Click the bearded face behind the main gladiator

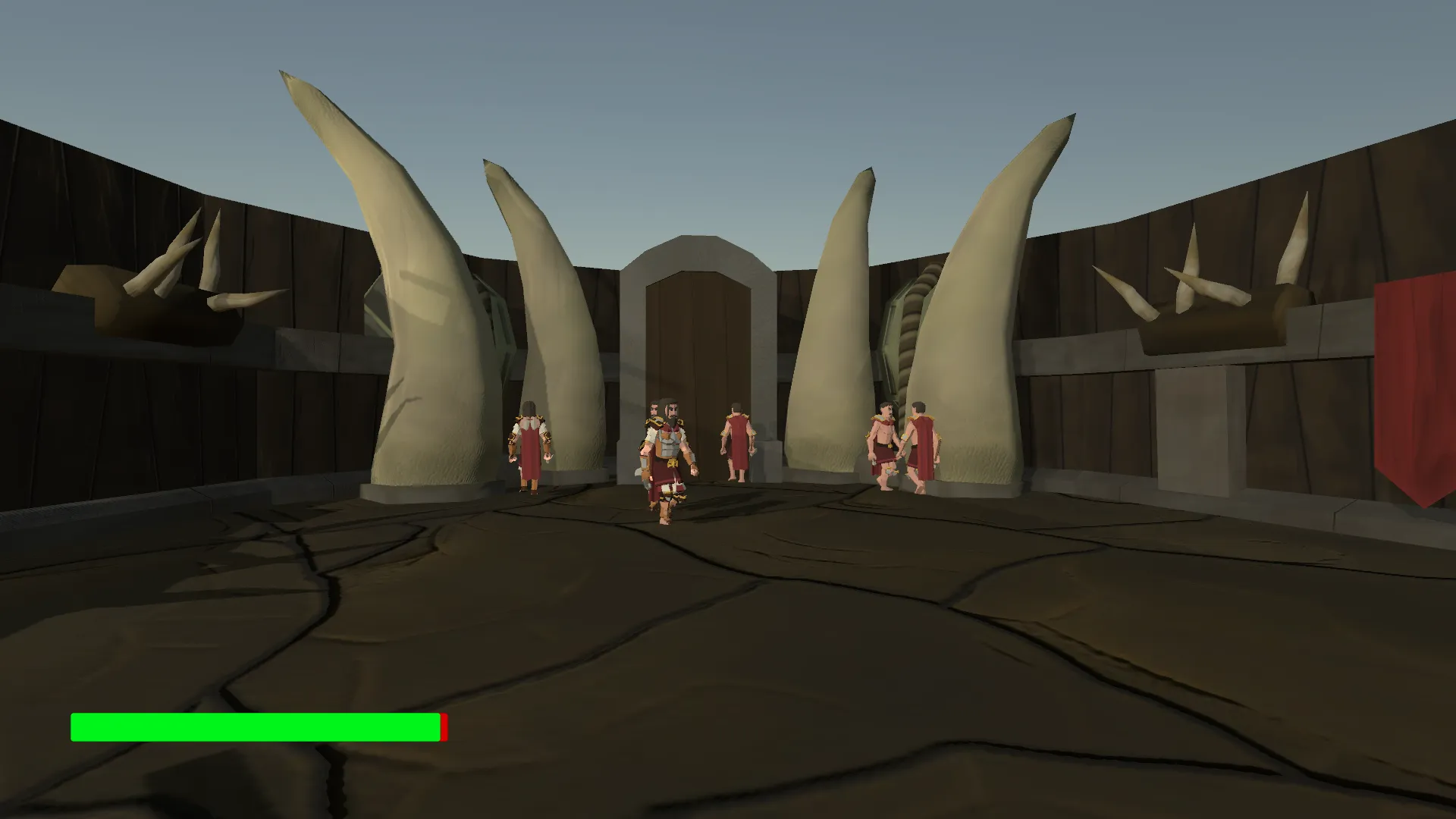coord(653,406)
